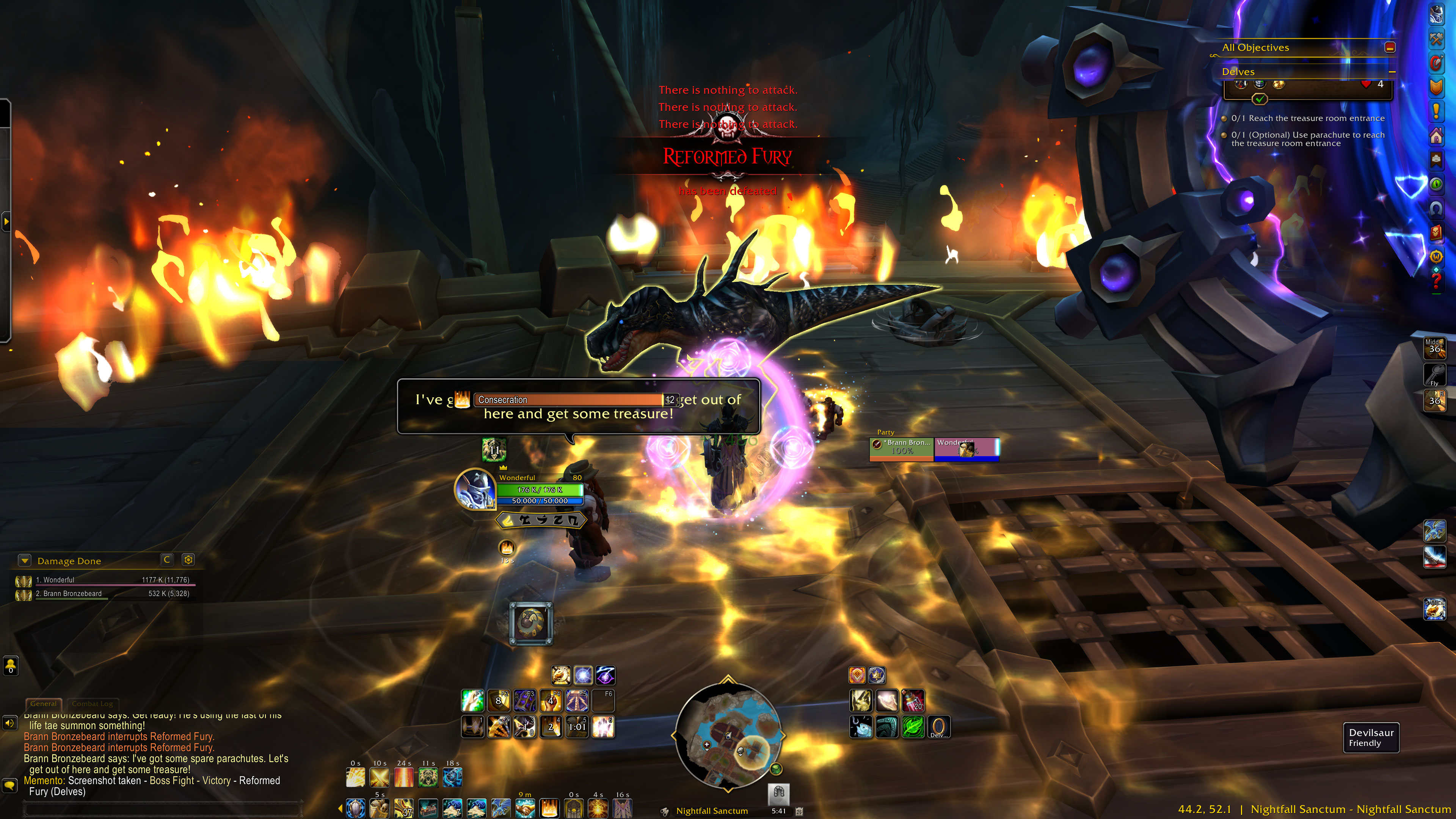Open the Damage Done meter dropdown arrow
This screenshot has width=1456, height=819.
pyautogui.click(x=24, y=561)
